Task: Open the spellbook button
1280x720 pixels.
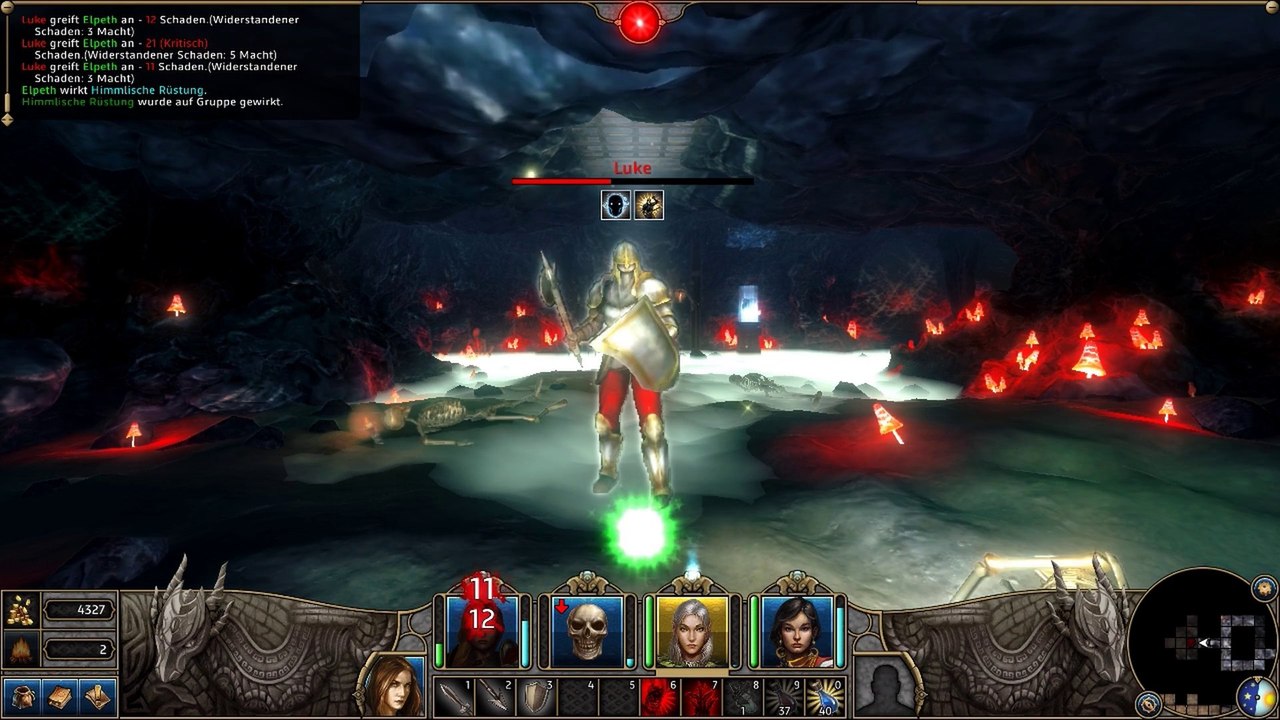Action: [x=59, y=696]
